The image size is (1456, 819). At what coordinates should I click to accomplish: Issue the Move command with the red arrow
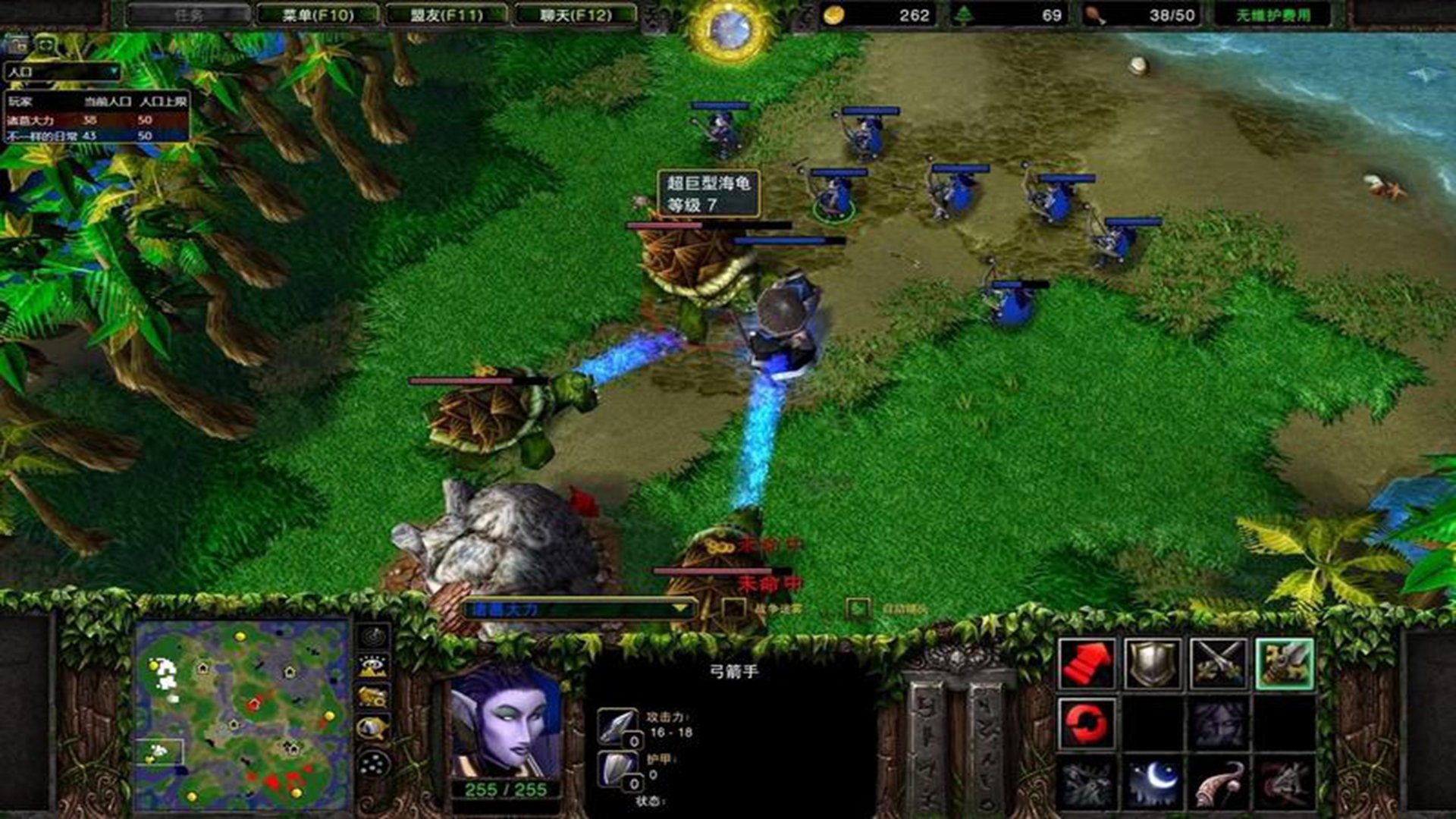point(1087,664)
